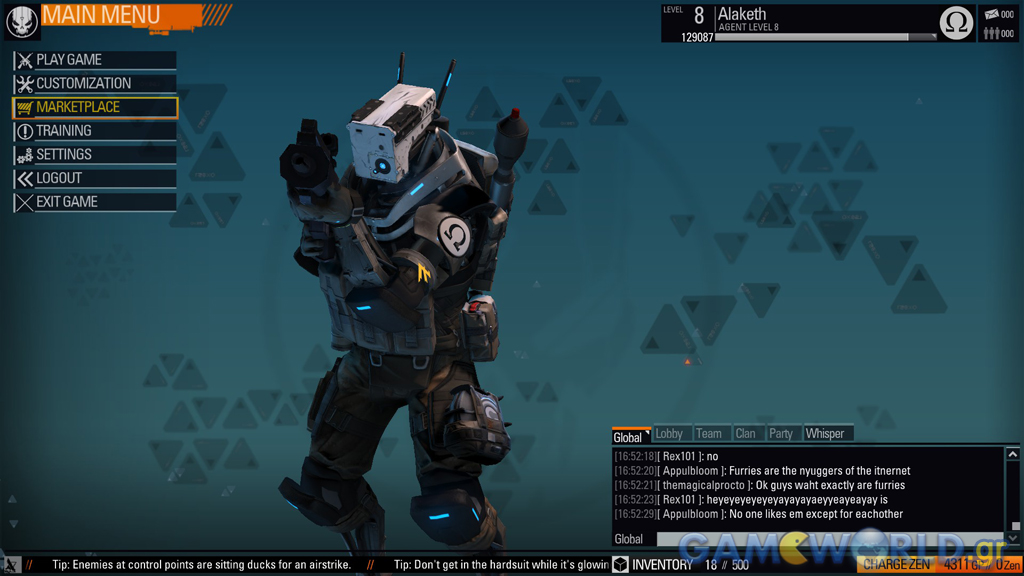The height and width of the screenshot is (576, 1024).
Task: Click Exit Game
Action: [95, 202]
